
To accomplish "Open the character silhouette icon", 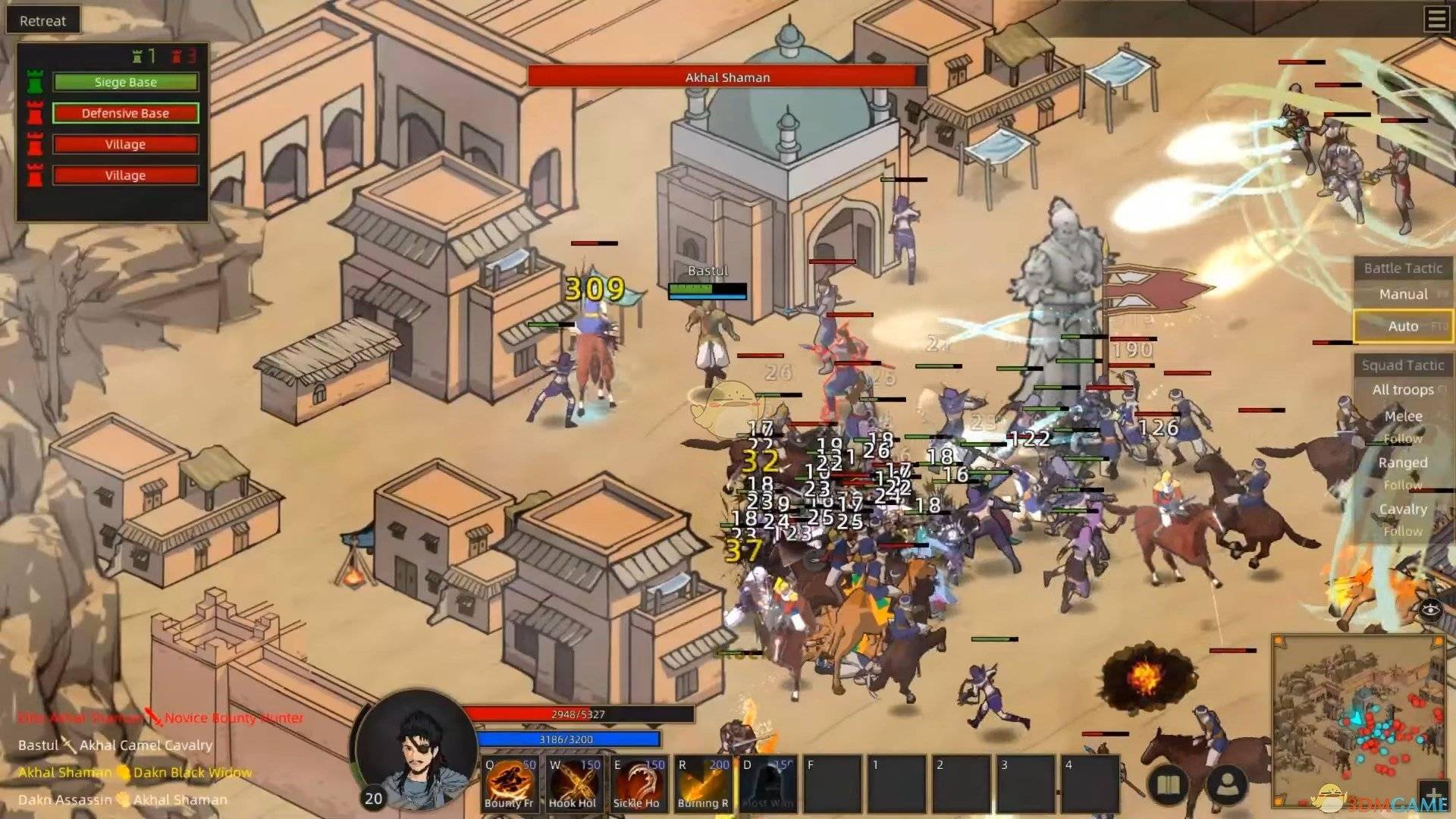I will [1226, 786].
